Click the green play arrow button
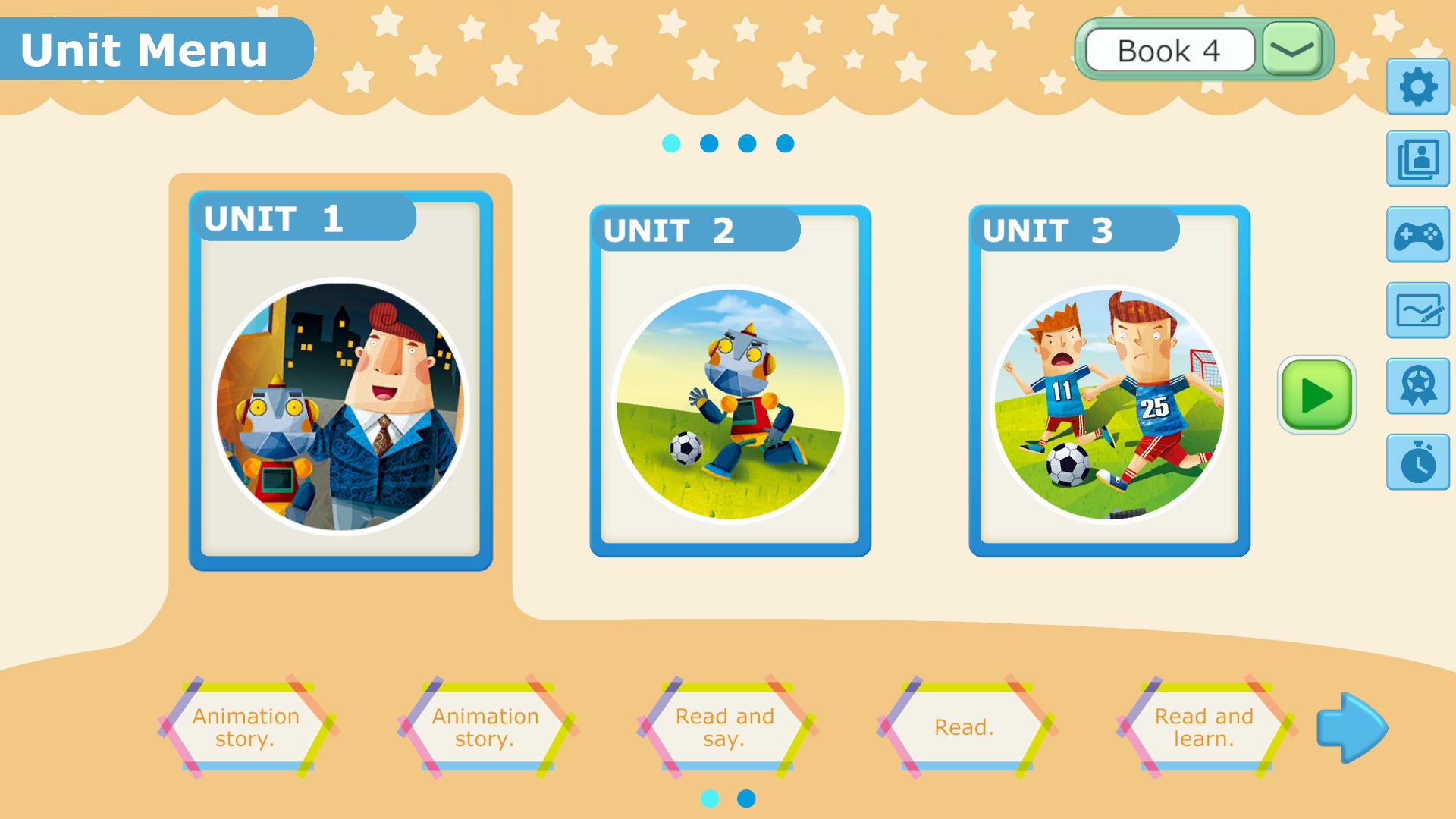 (1316, 395)
